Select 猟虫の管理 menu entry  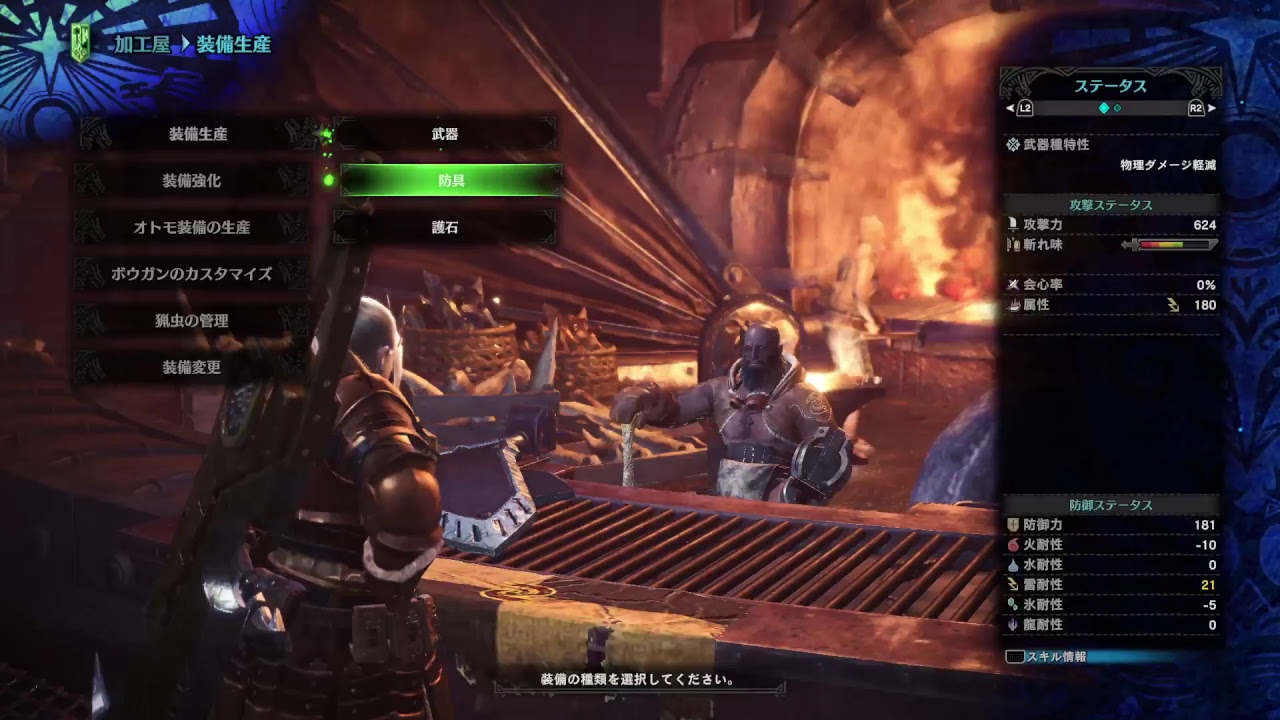point(191,320)
